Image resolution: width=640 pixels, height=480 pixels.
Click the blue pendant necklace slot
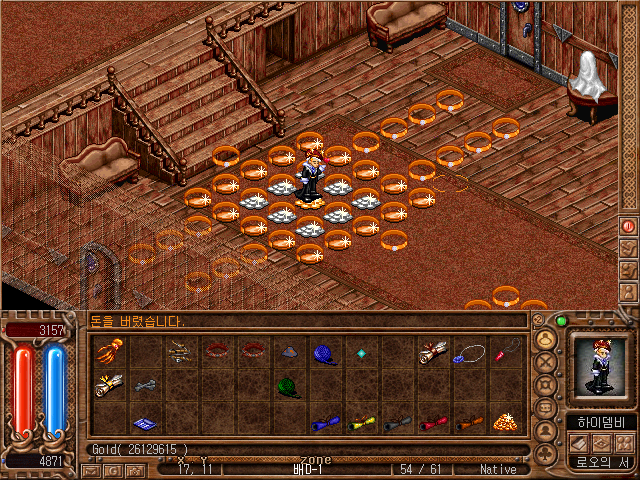click(x=468, y=352)
